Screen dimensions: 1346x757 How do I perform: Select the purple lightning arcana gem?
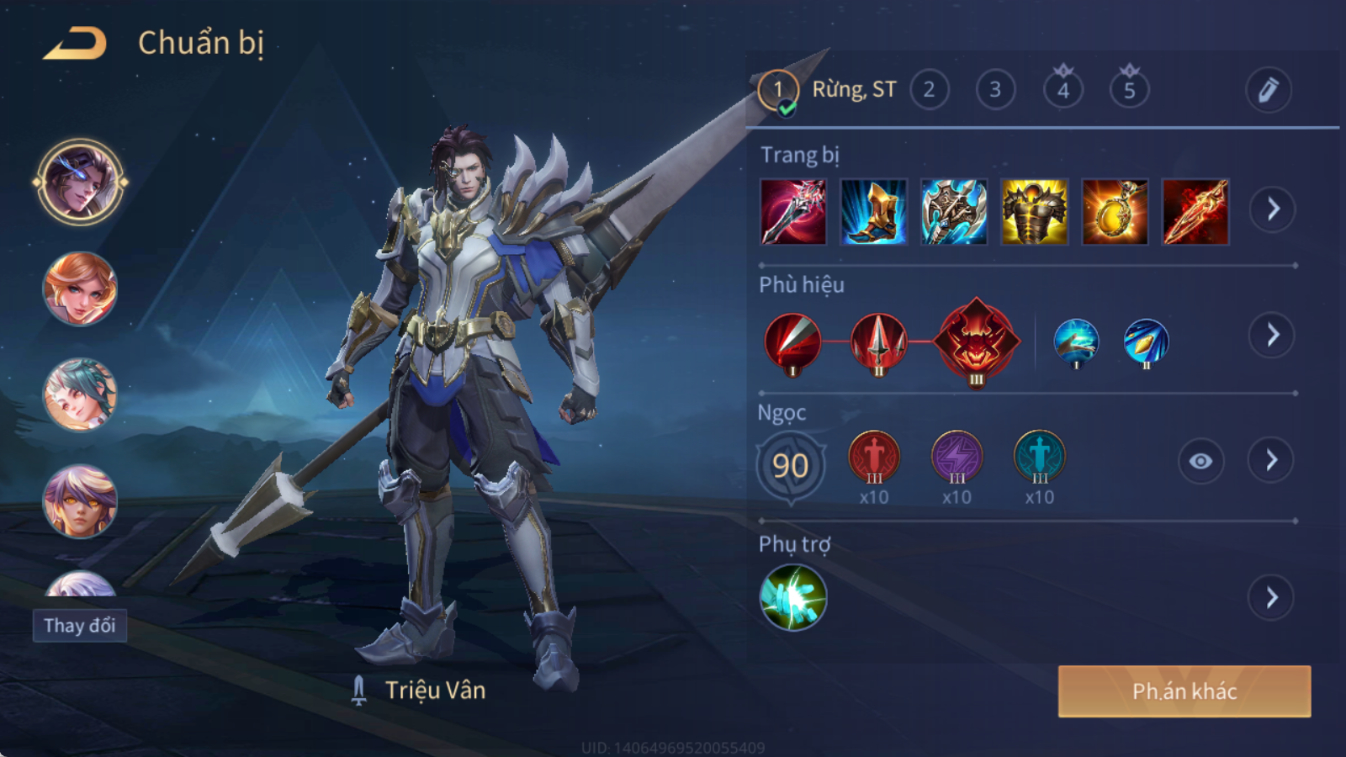click(x=957, y=457)
